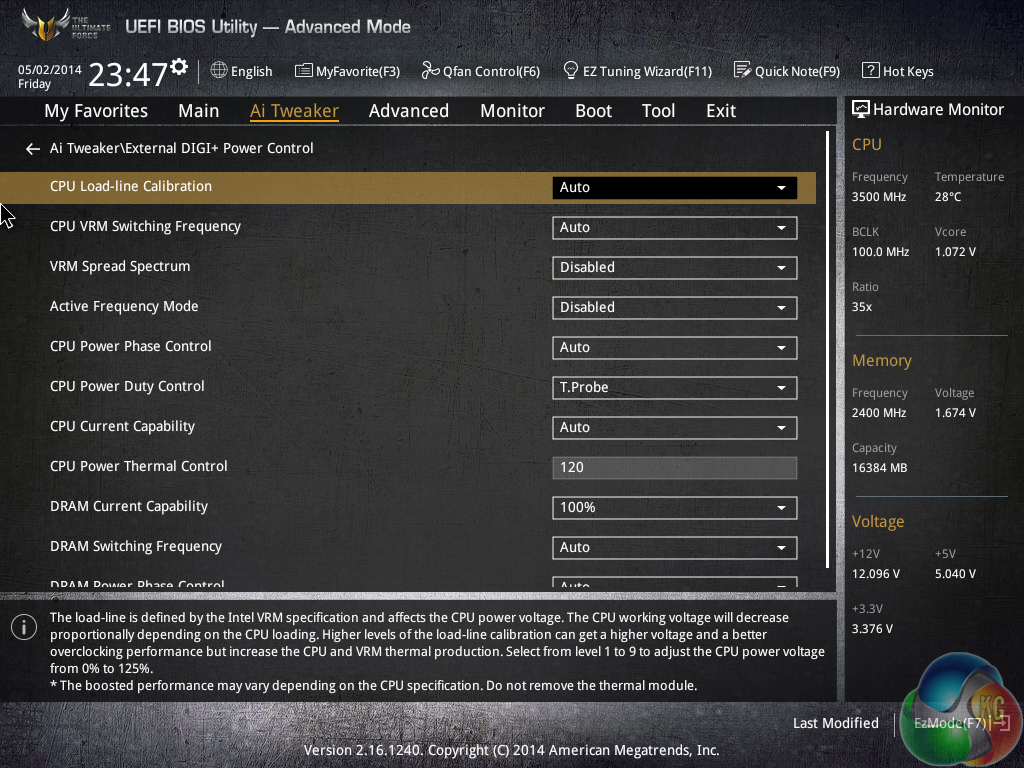Viewport: 1024px width, 768px height.
Task: Show the Hot Keys list
Action: (x=898, y=71)
